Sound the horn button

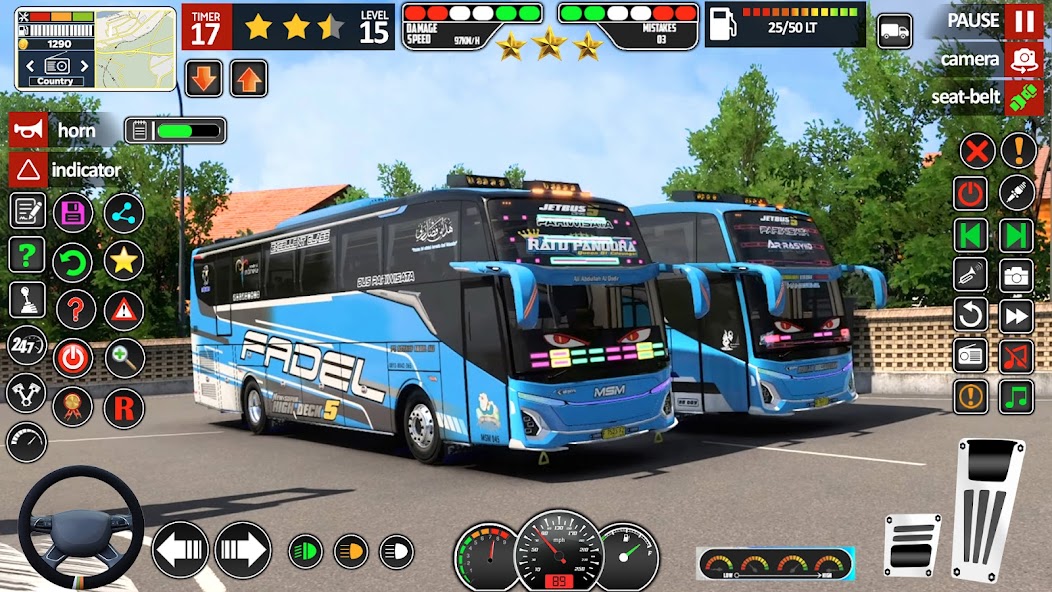tap(28, 130)
